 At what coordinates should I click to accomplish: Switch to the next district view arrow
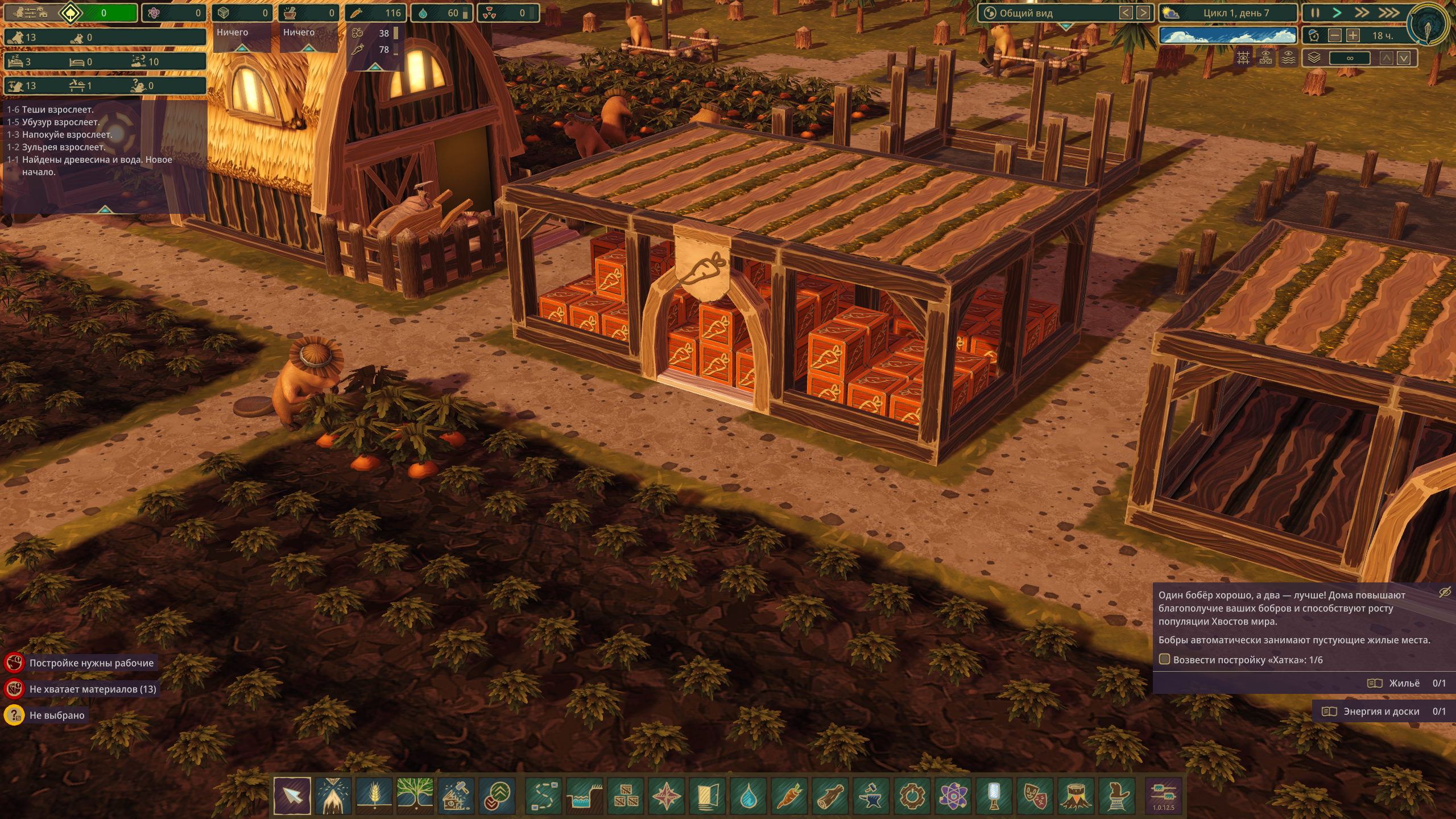click(1142, 13)
